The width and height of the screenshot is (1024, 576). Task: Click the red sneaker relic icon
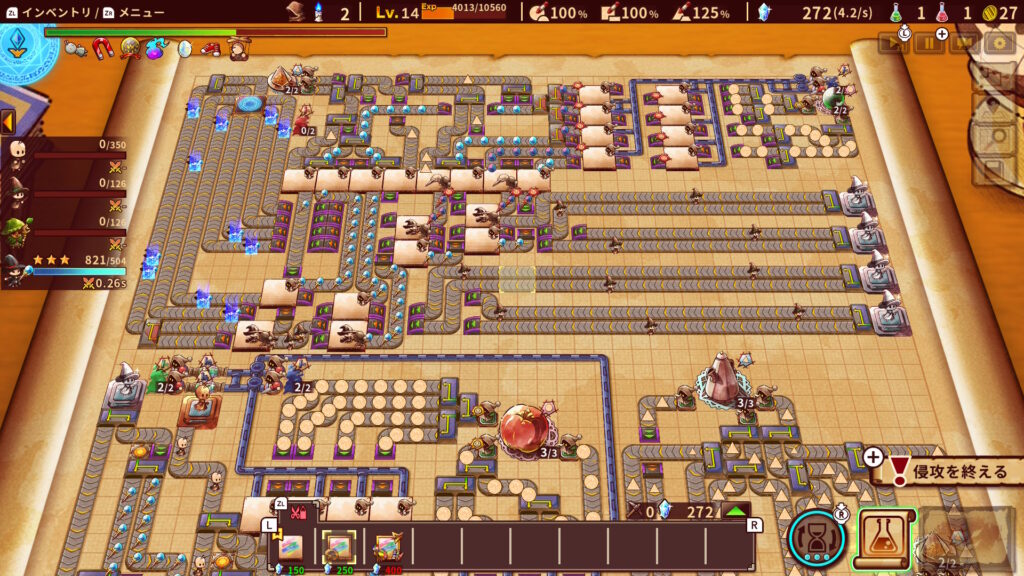pos(210,48)
